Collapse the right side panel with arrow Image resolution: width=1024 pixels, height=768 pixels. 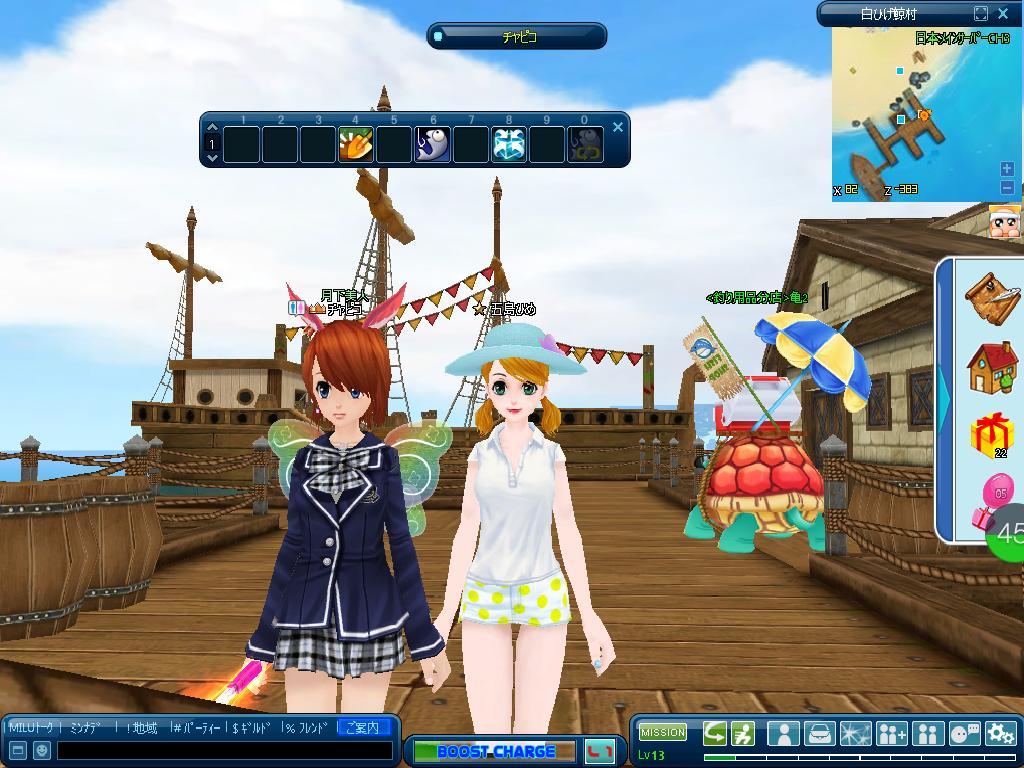(944, 398)
